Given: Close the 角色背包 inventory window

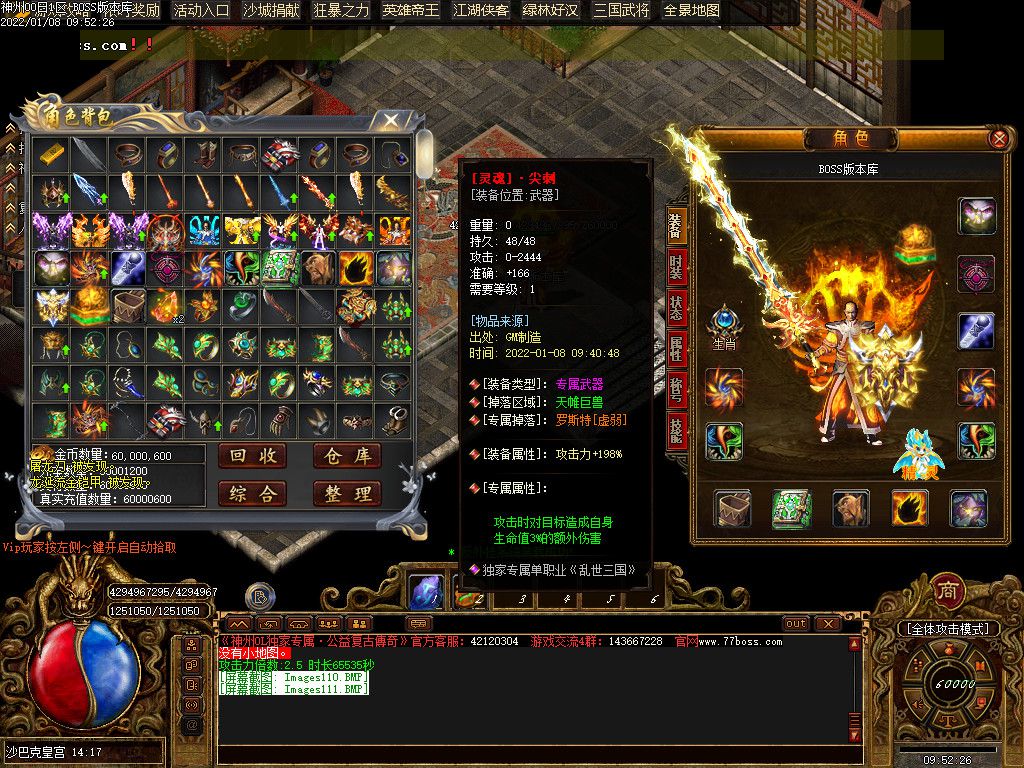Looking at the screenshot, I should (391, 120).
